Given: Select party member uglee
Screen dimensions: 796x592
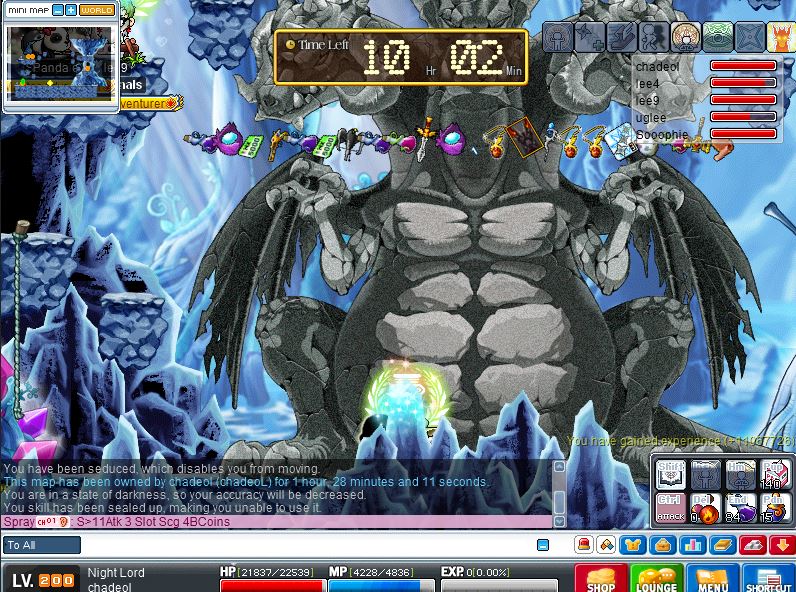Looking at the screenshot, I should tap(650, 118).
